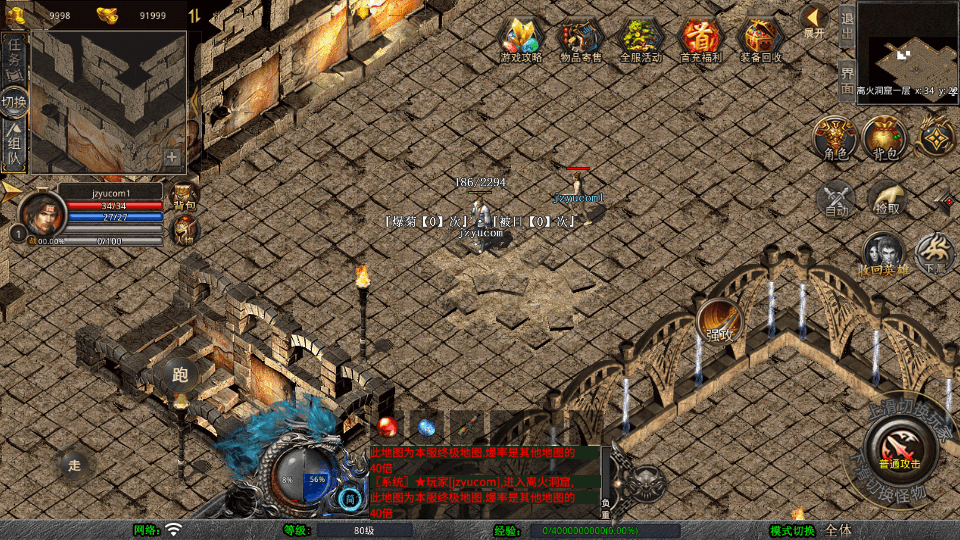The height and width of the screenshot is (540, 960).
Task: Open the 装备回收 equipment recycling chest
Action: tap(761, 40)
